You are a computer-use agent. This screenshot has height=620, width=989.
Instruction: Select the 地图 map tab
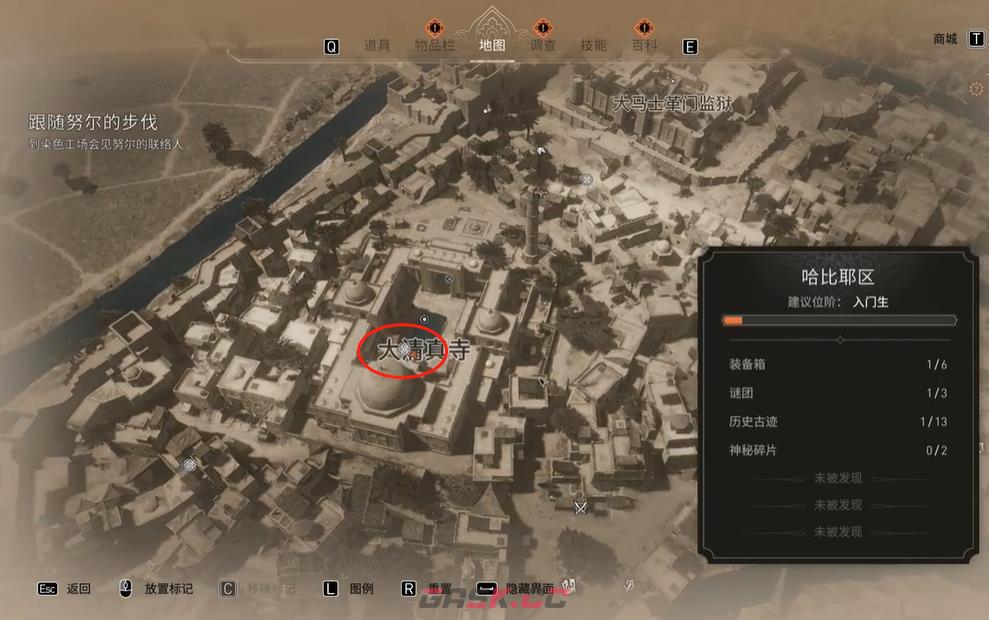(x=492, y=45)
